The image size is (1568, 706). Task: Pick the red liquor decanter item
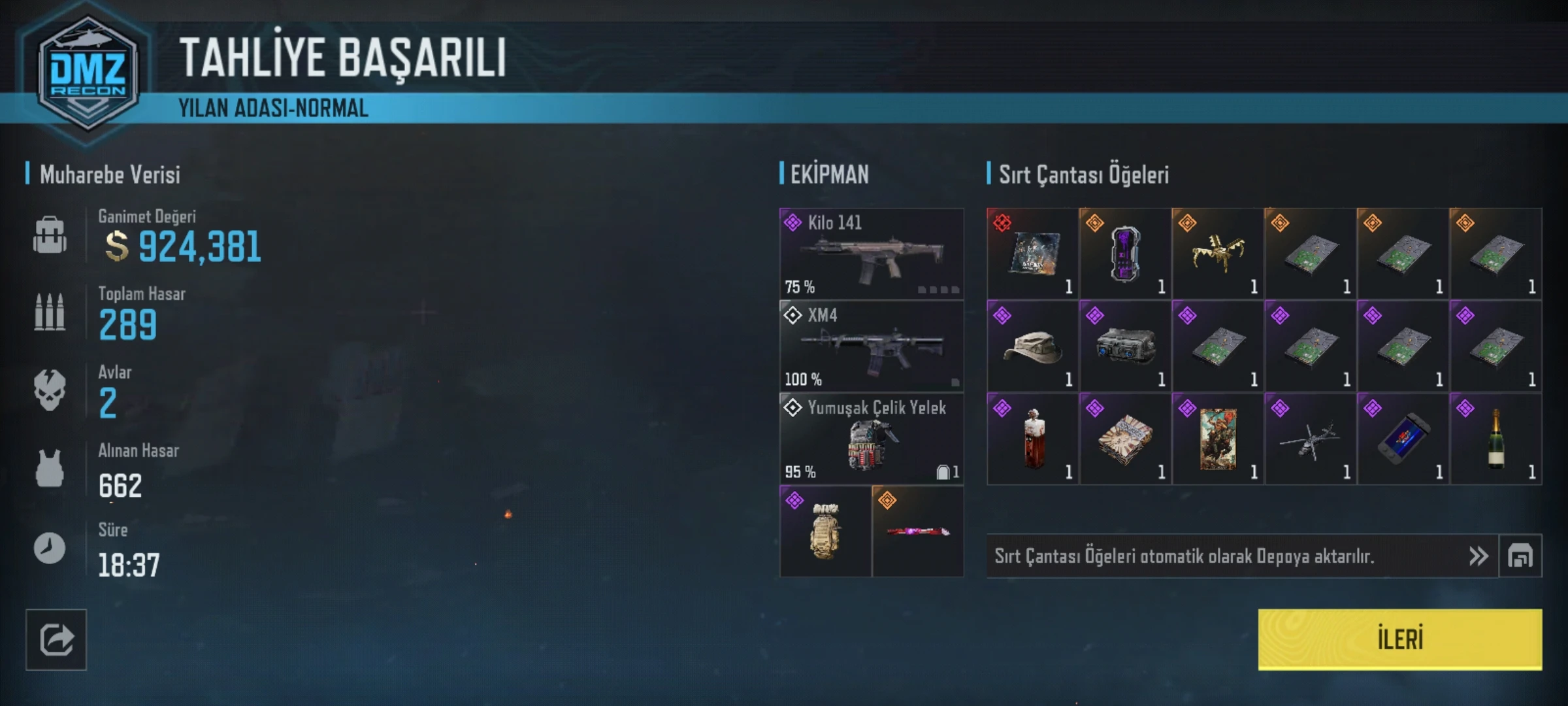click(x=1032, y=439)
